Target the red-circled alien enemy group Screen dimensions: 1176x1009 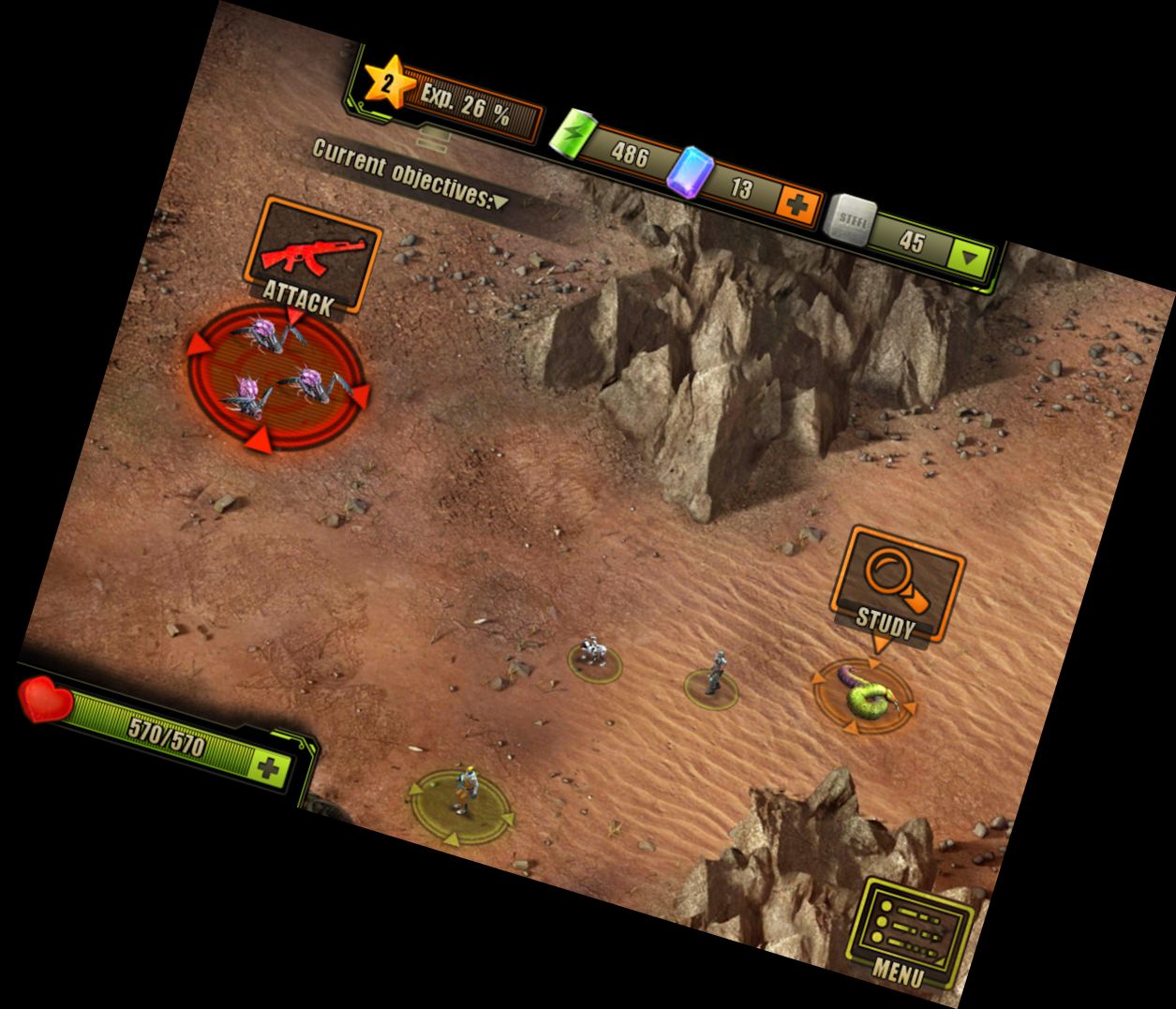coord(276,377)
